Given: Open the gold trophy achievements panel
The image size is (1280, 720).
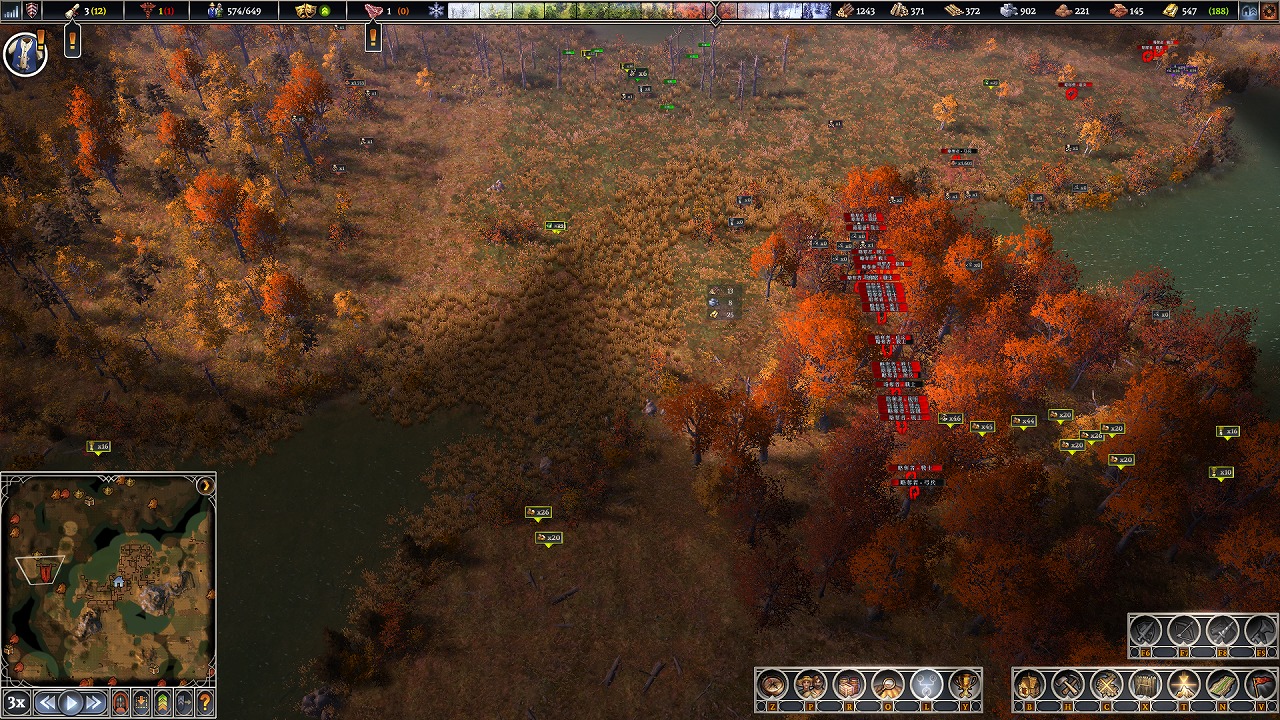Looking at the screenshot, I should 965,685.
